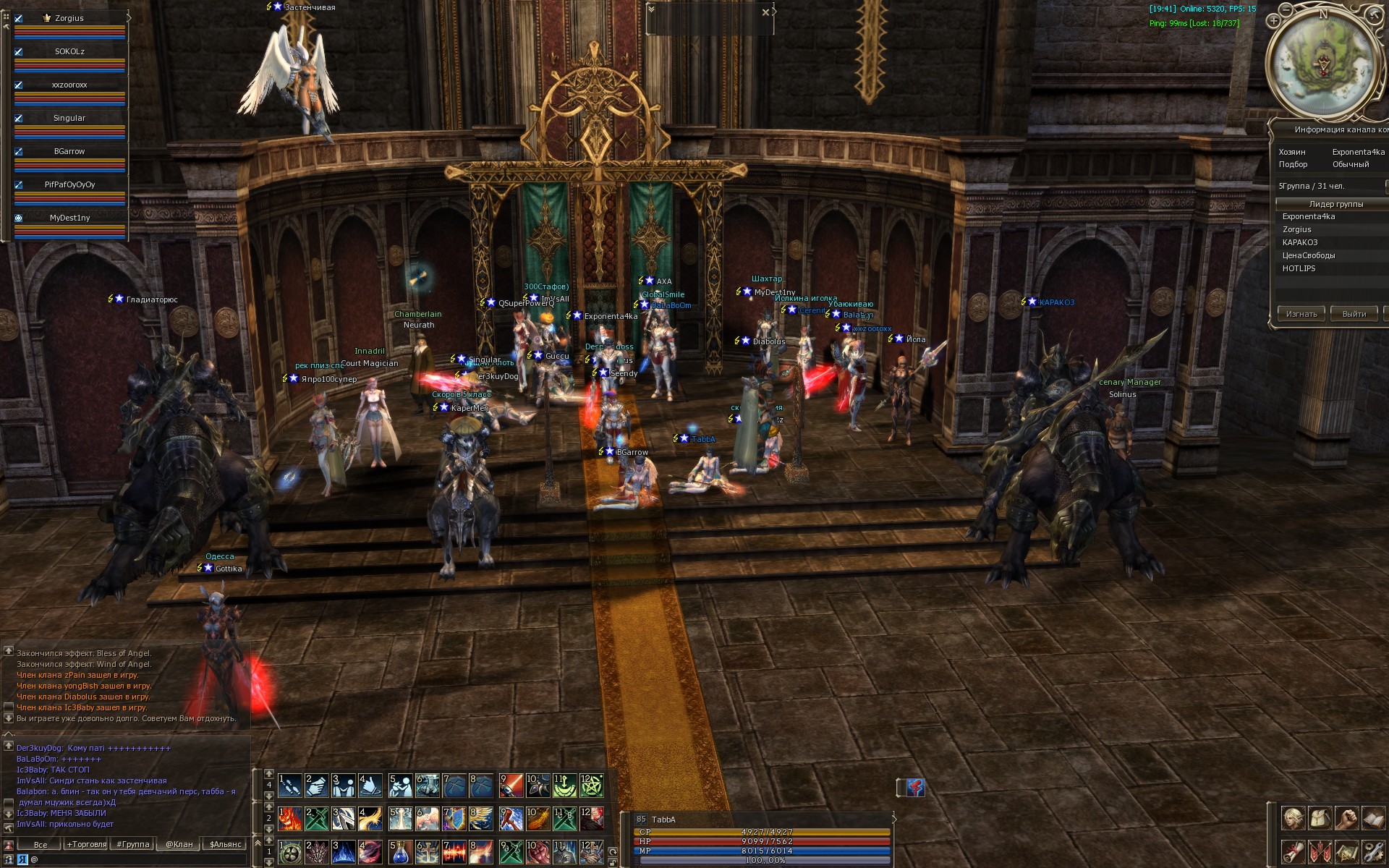Image resolution: width=1389 pixels, height=868 pixels.
Task: Activate the flaming demon face skill
Action: 290,819
